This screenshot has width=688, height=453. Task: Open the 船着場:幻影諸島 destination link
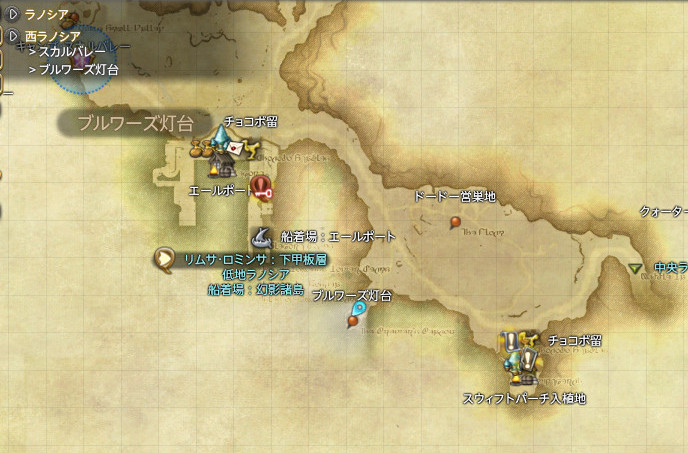[256, 289]
